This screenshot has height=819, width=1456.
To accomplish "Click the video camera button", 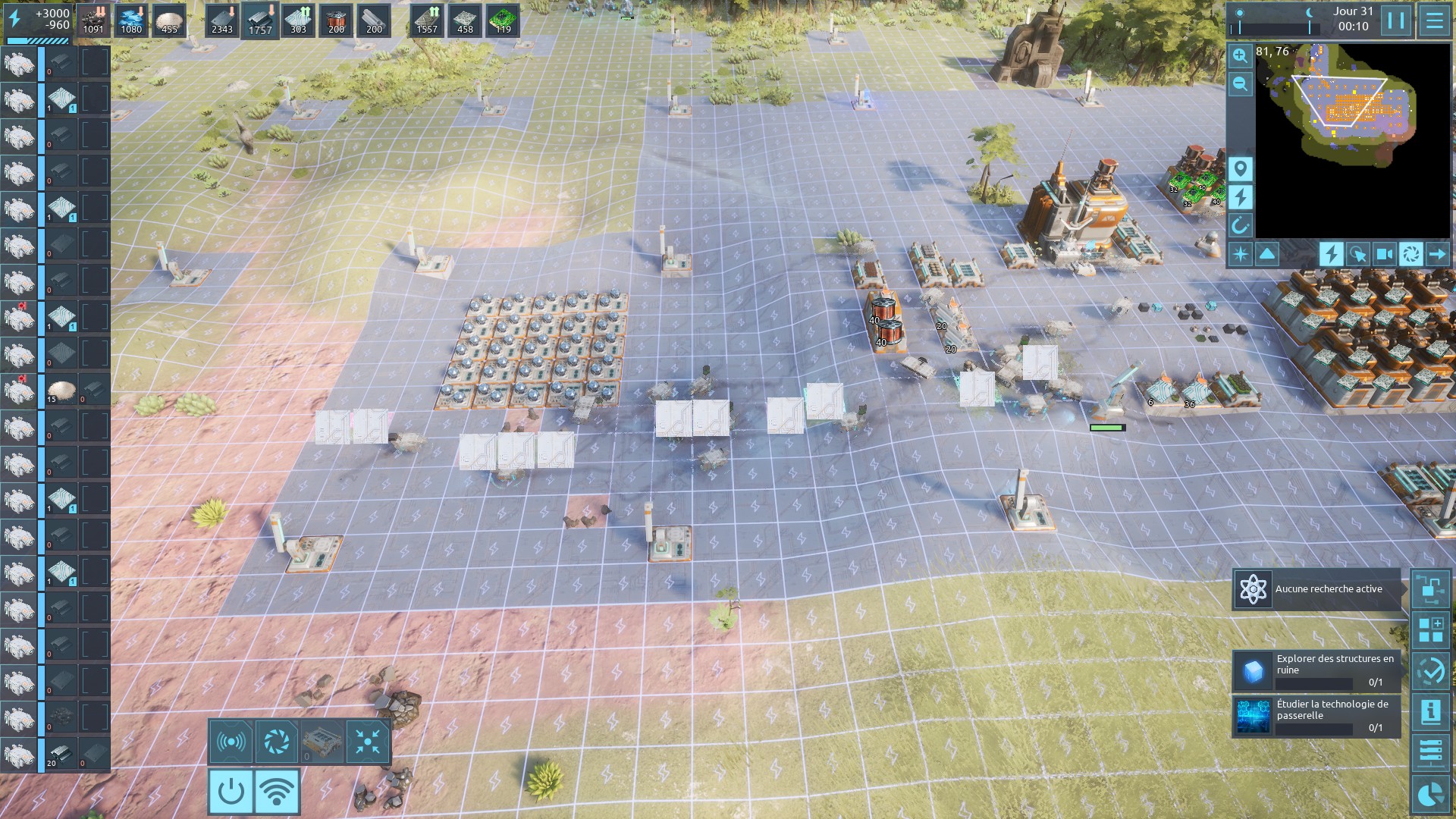I will pos(1384,254).
